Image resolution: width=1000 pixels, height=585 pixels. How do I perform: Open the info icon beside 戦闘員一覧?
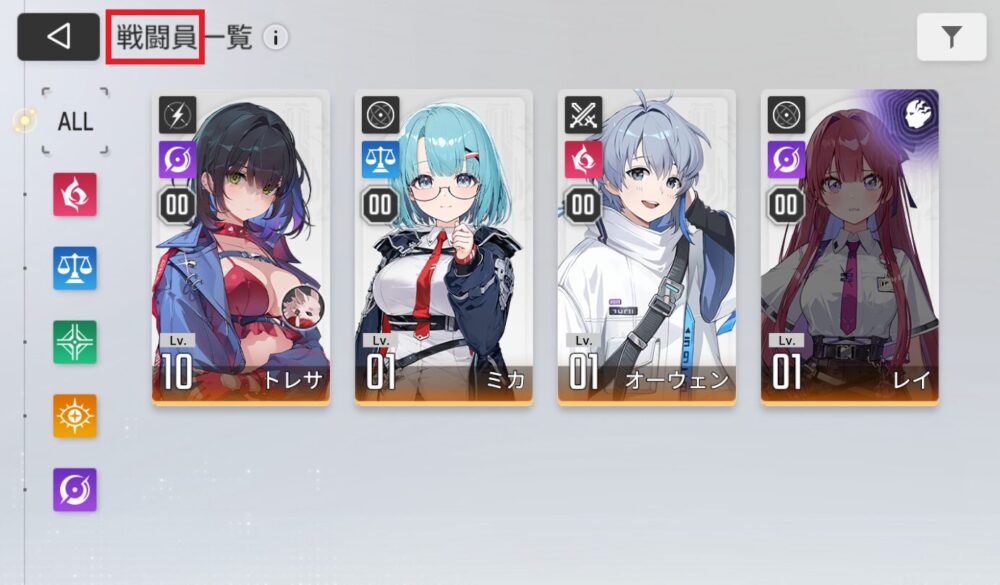click(275, 38)
